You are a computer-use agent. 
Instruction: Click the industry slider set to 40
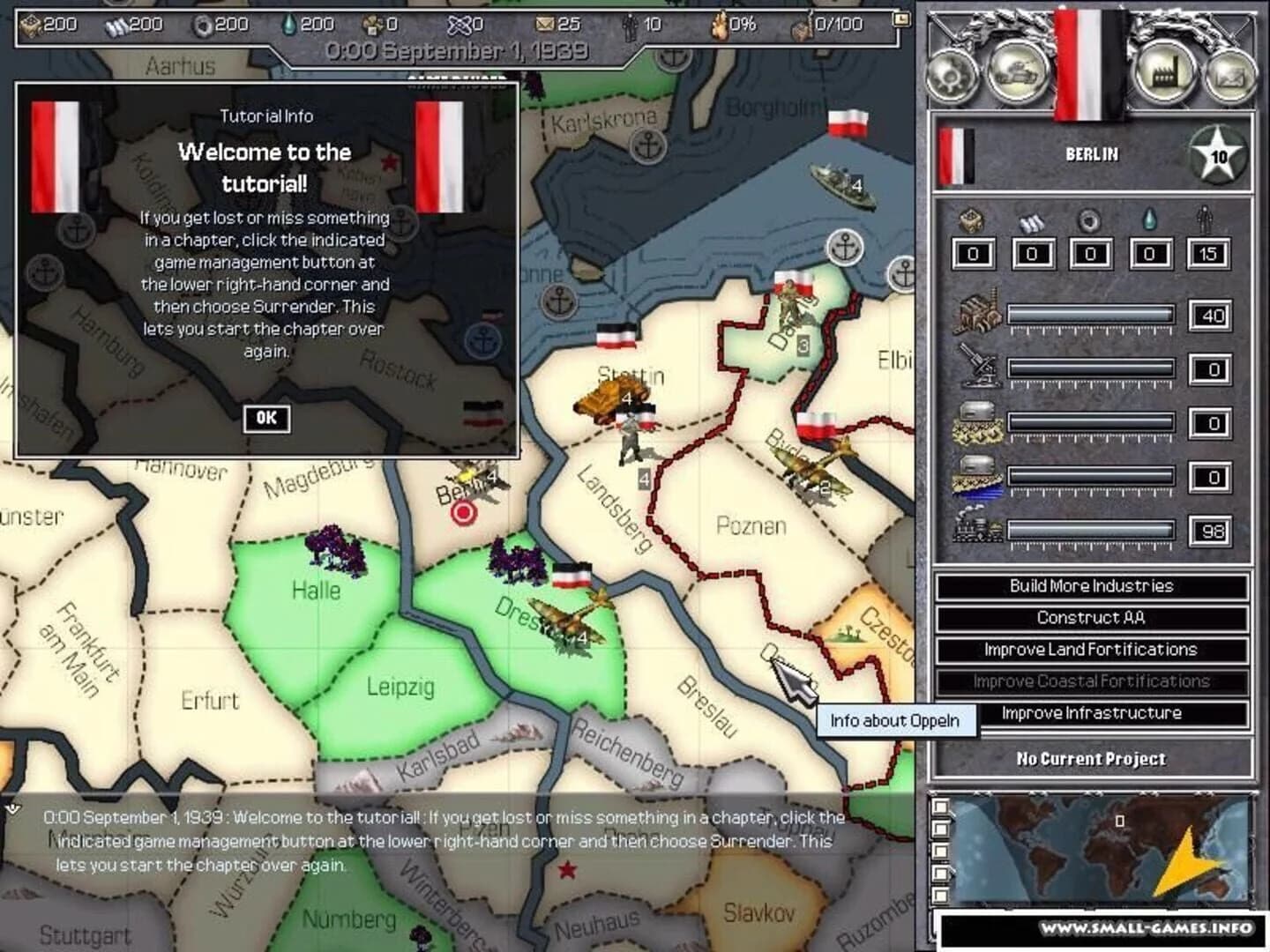point(1094,316)
